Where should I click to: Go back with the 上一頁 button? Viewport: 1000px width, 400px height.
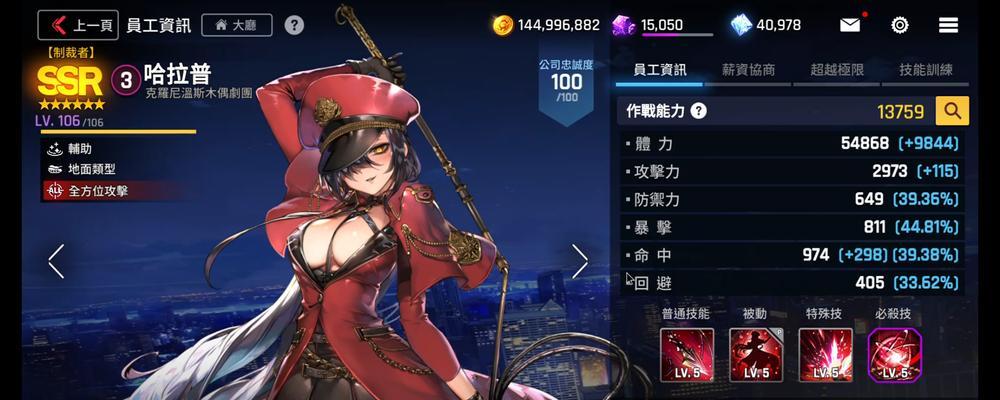point(78,25)
